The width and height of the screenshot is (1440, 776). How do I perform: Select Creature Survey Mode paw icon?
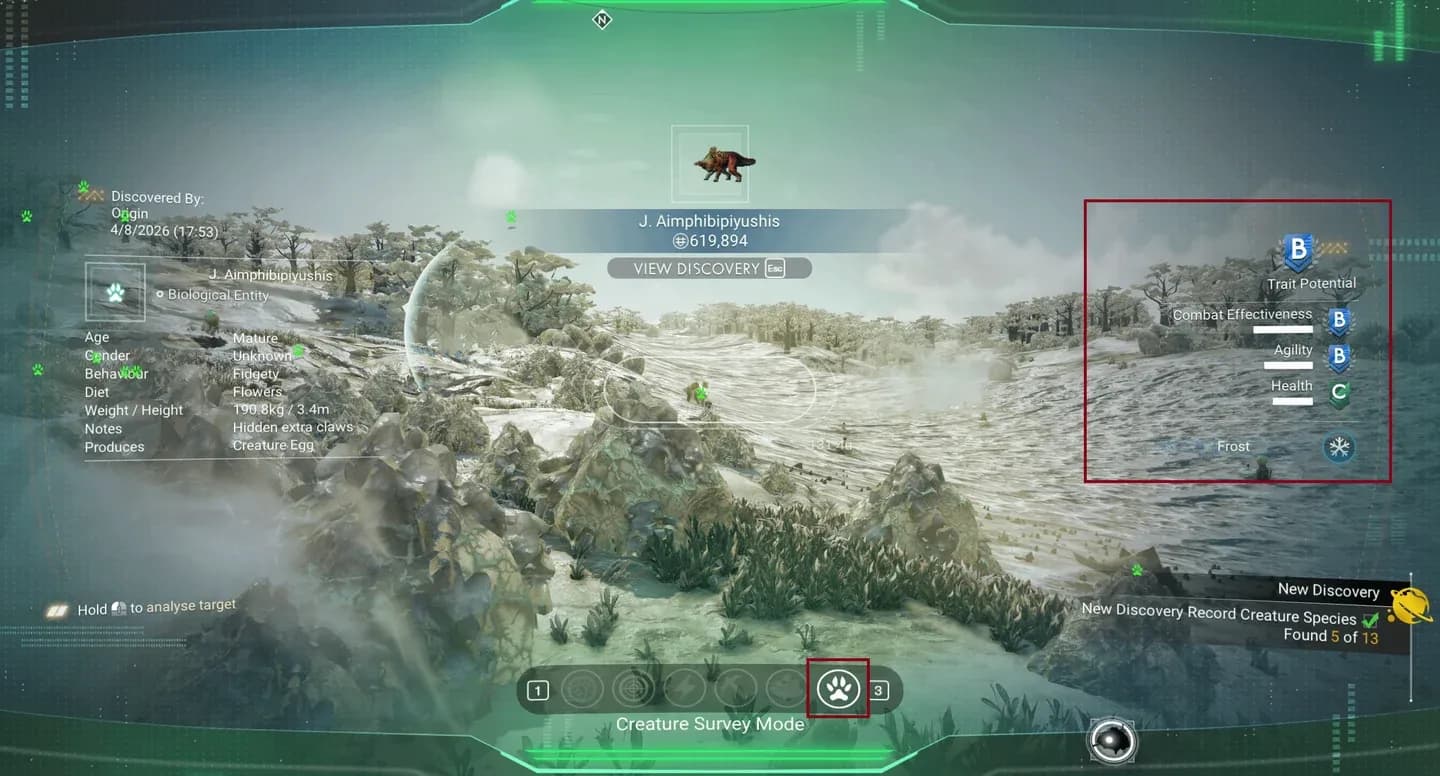click(x=838, y=689)
